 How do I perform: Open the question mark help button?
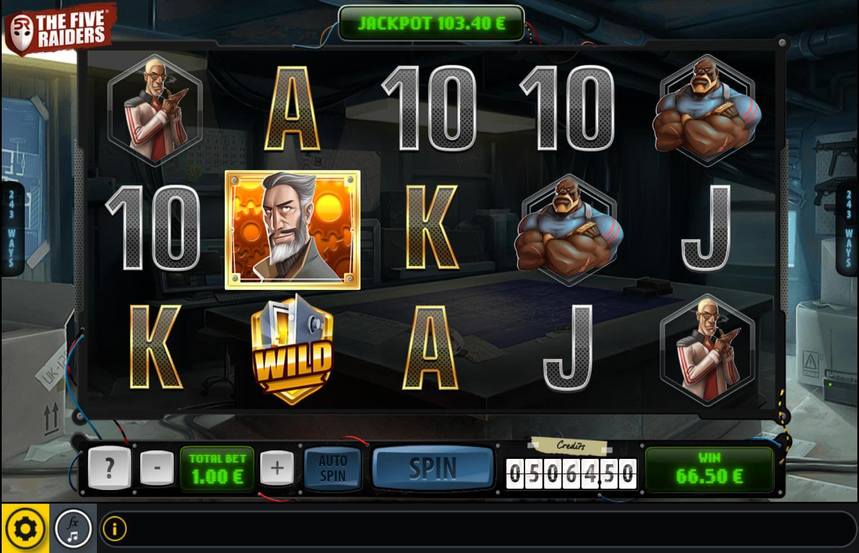[x=108, y=468]
